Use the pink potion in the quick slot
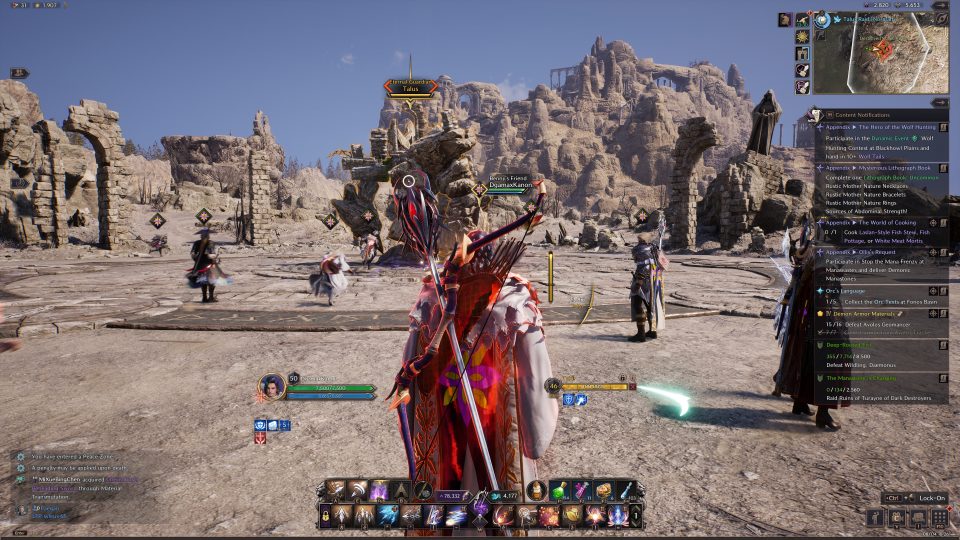Image resolution: width=960 pixels, height=540 pixels. pos(582,490)
